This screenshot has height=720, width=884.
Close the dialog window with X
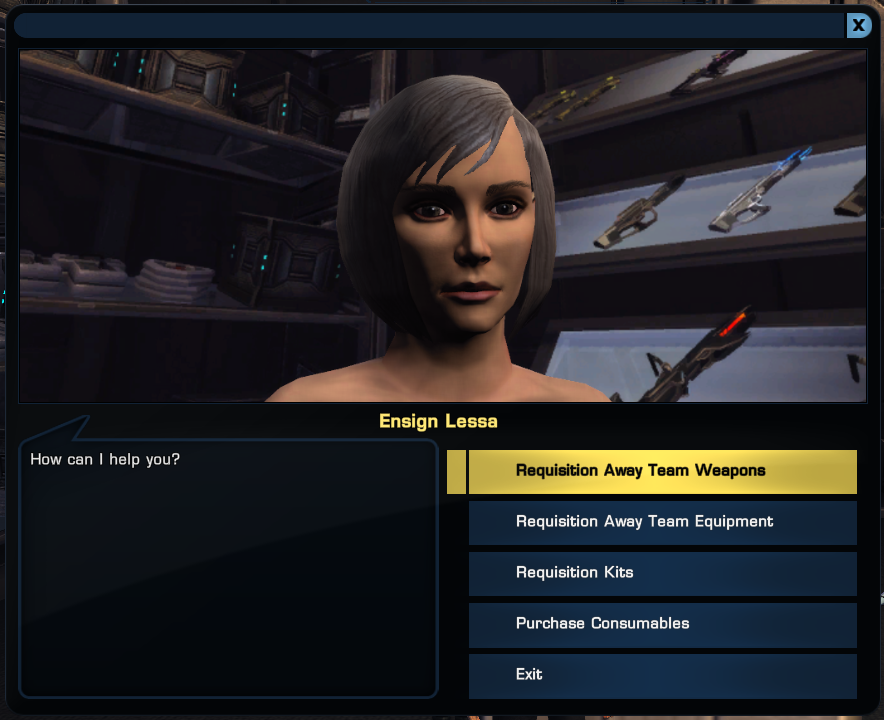click(858, 25)
